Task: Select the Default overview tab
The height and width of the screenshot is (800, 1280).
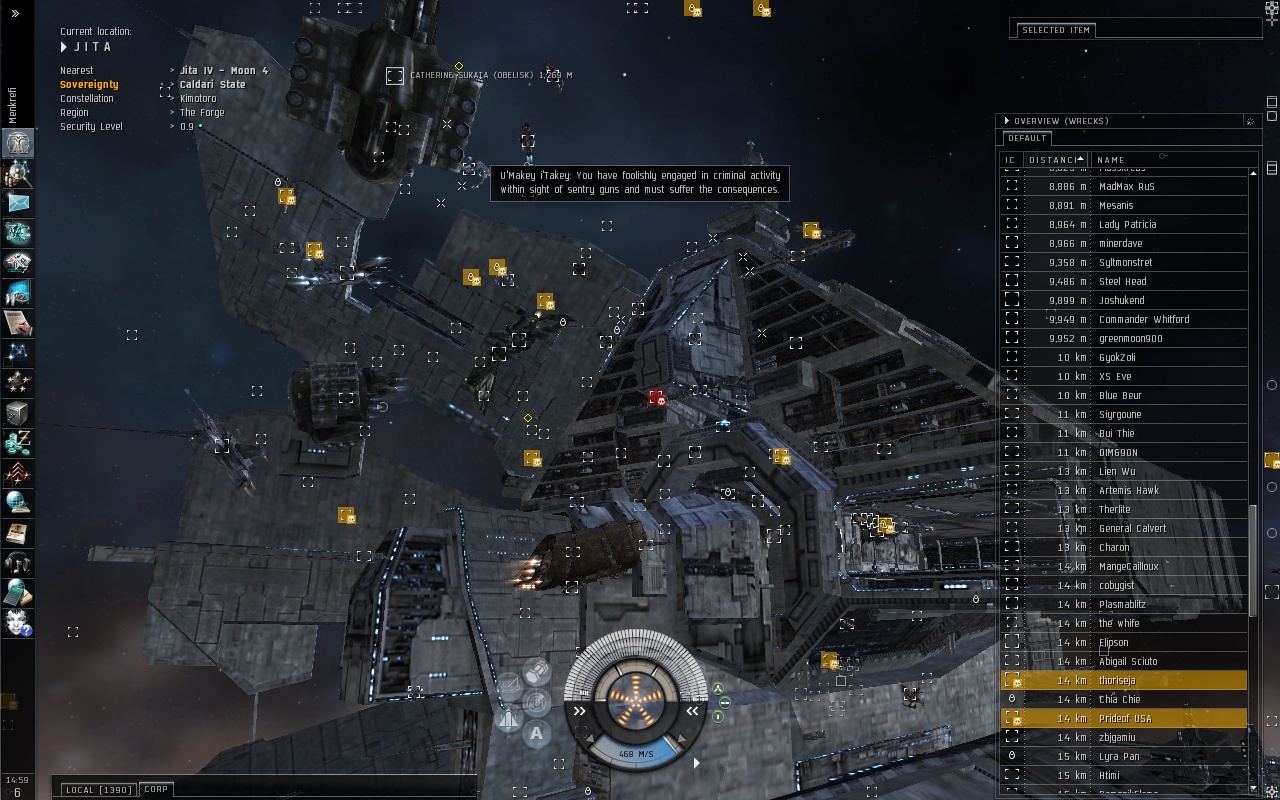Action: coord(1026,138)
